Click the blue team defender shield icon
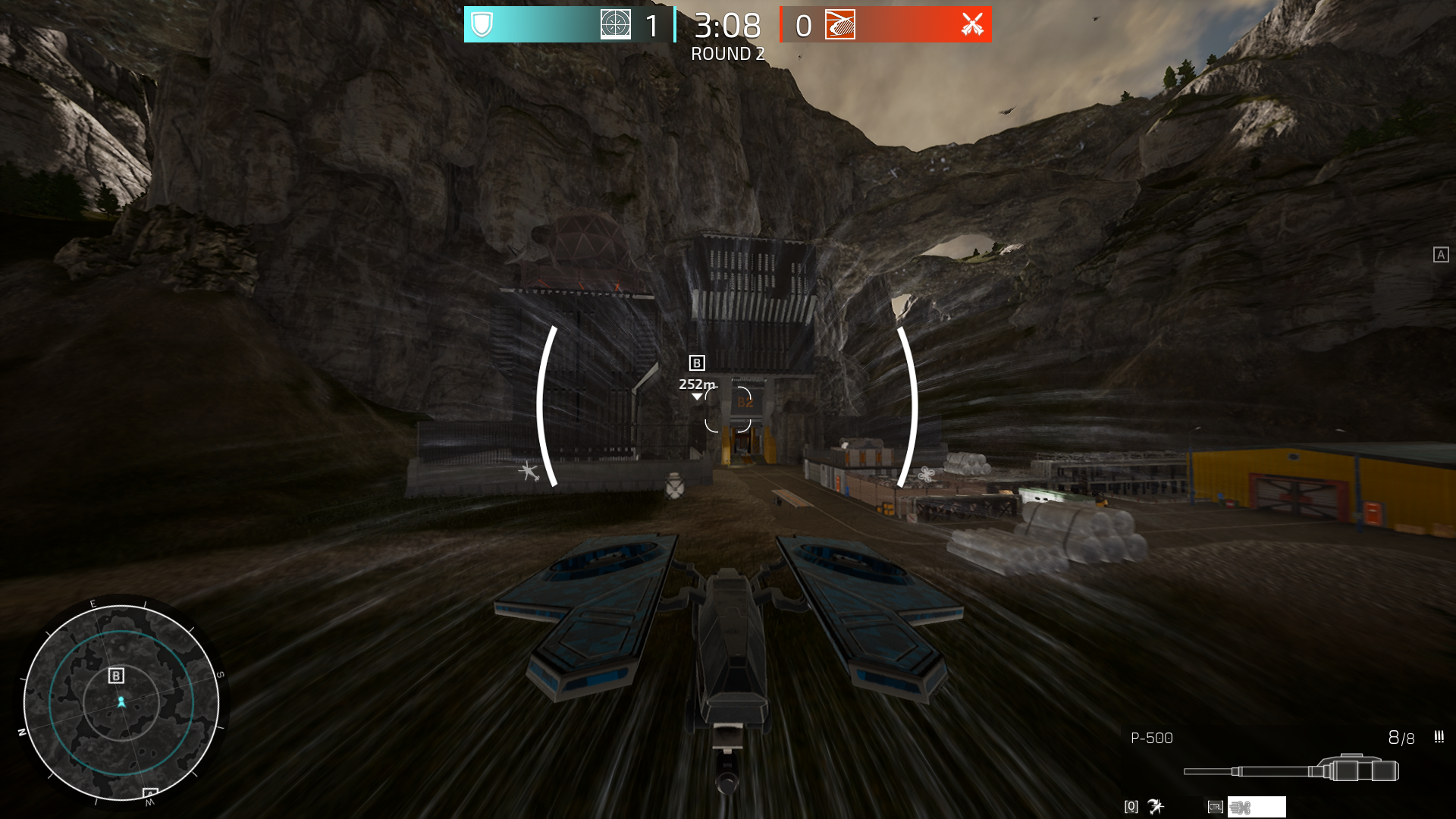1456x819 pixels. pyautogui.click(x=482, y=24)
